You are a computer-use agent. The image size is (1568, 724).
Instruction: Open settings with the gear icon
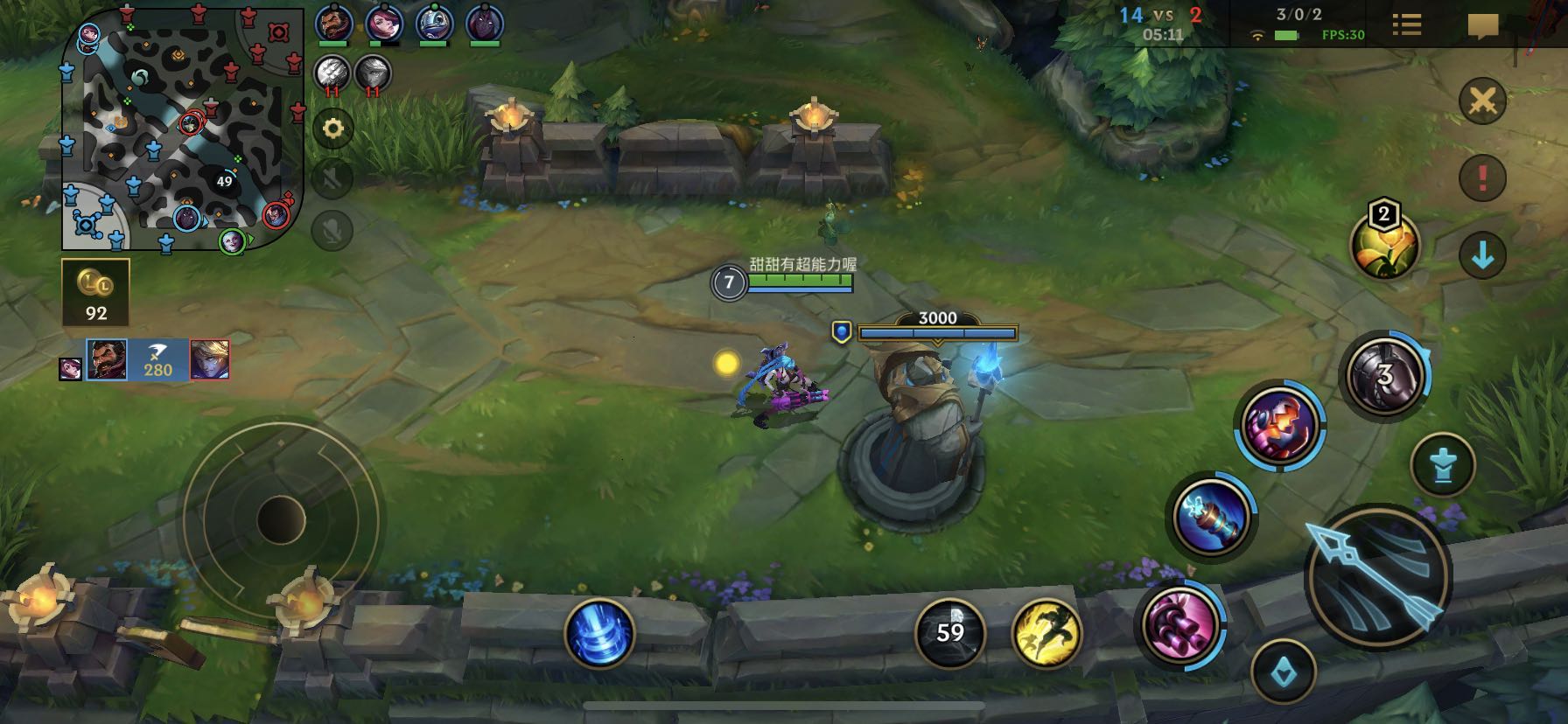[332, 129]
